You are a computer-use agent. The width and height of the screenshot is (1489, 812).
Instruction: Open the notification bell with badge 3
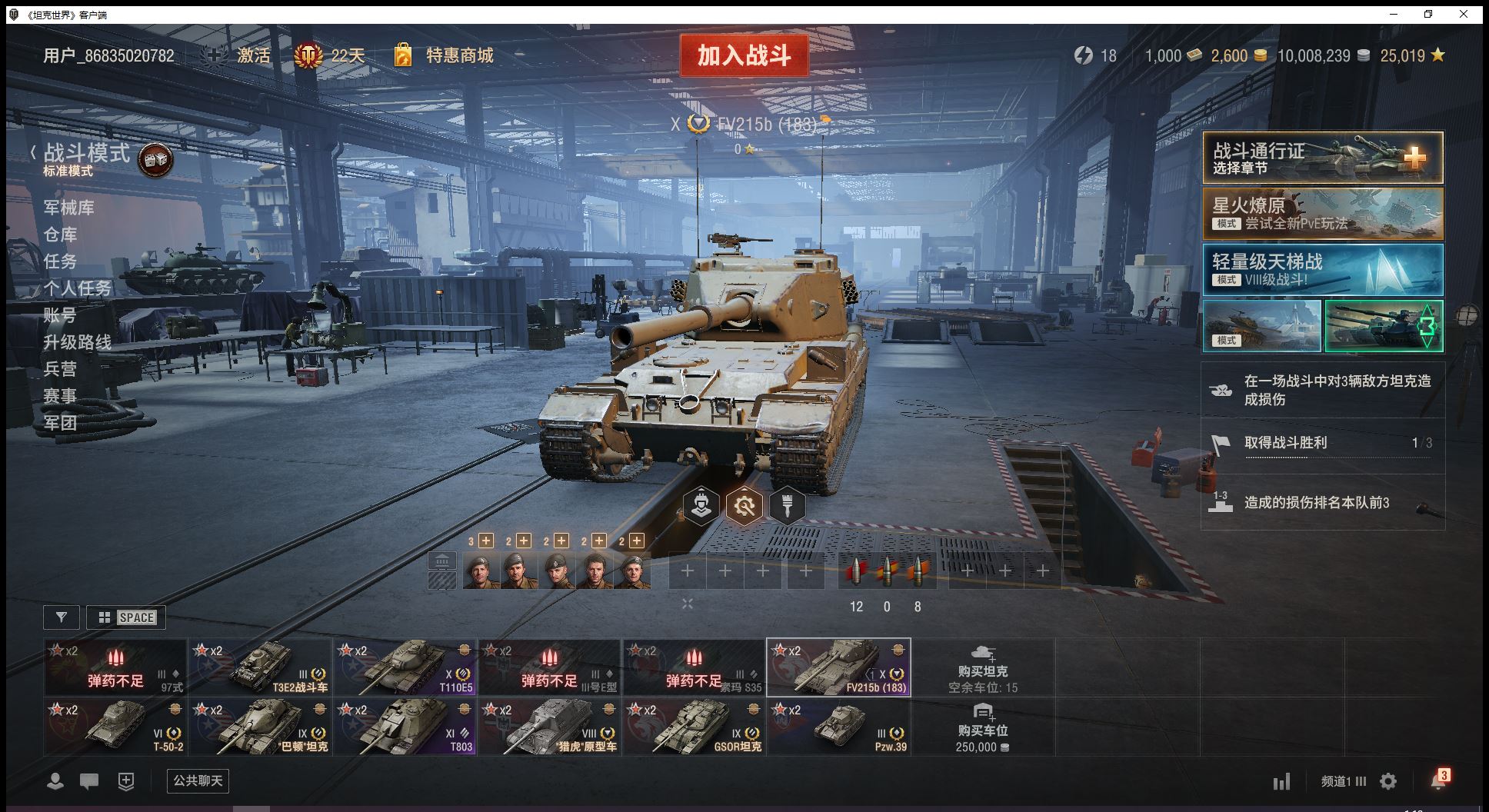coord(1438,781)
